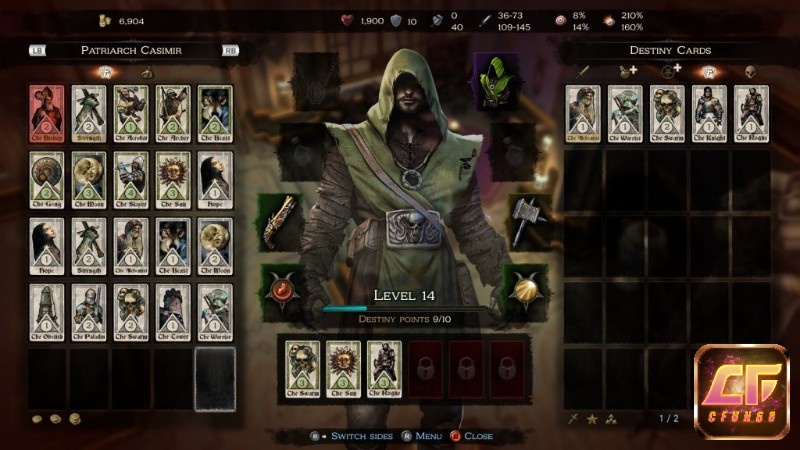Select The Gong card
Screen dimensions: 800x450
(x=47, y=177)
